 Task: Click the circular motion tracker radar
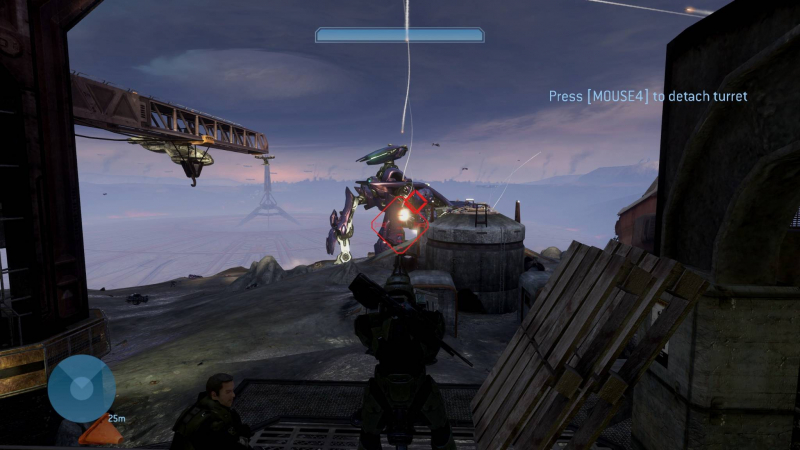point(81,388)
